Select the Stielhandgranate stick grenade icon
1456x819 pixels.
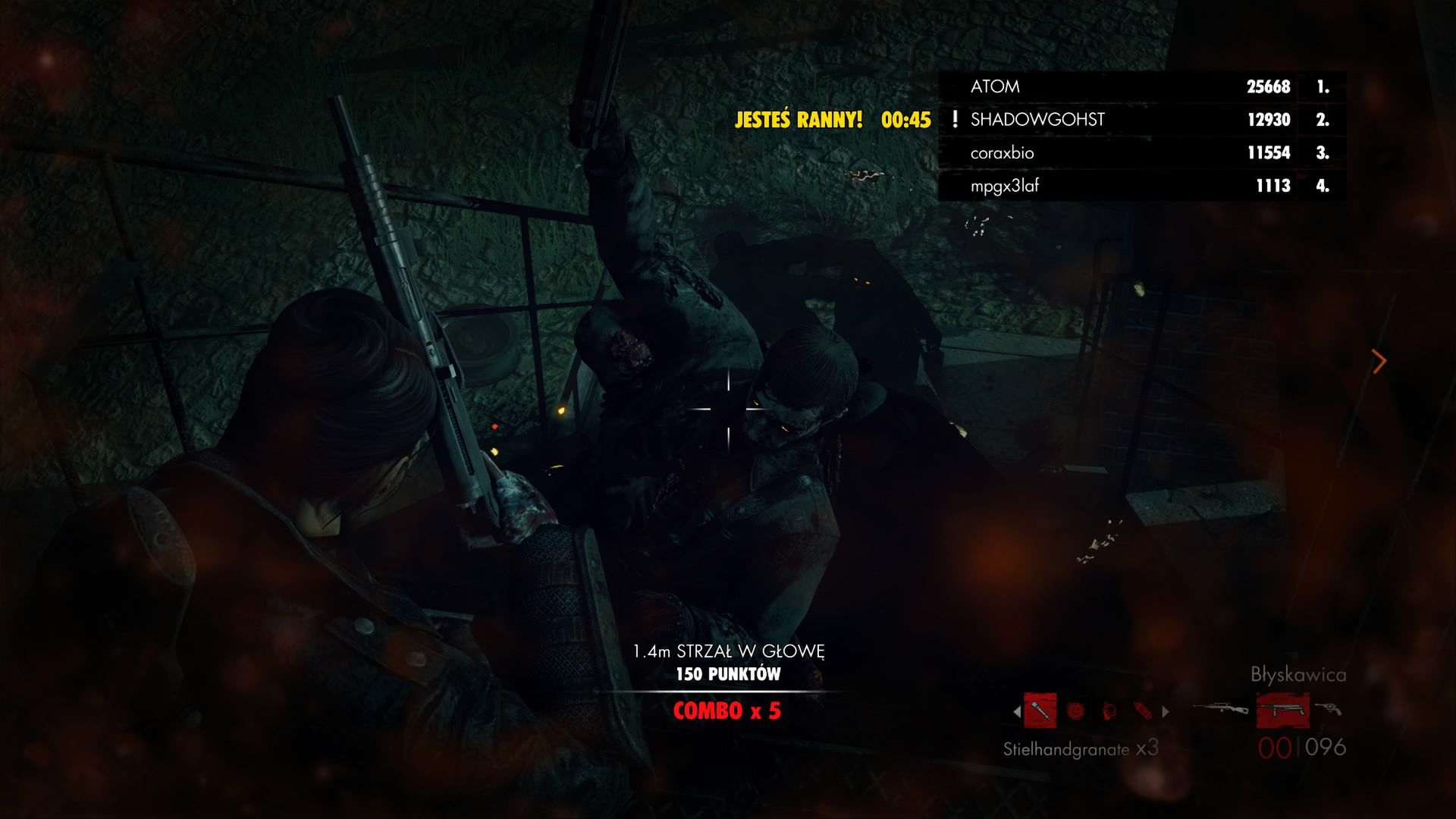tap(1040, 710)
